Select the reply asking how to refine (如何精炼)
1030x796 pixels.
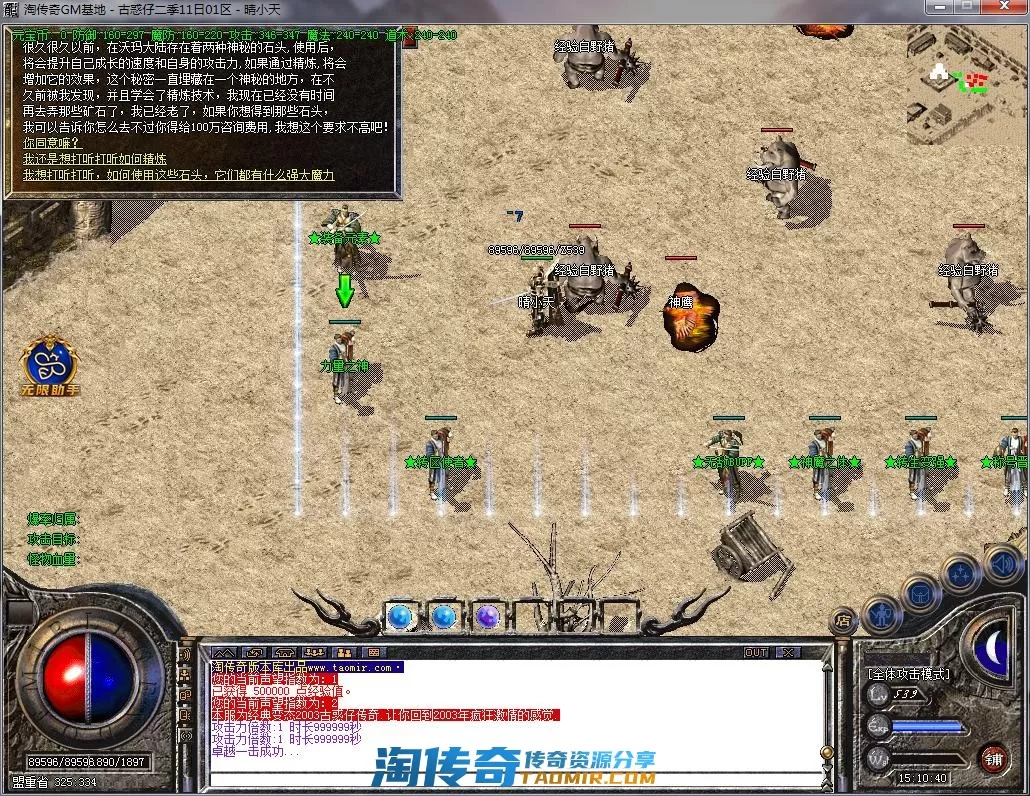pyautogui.click(x=95, y=159)
